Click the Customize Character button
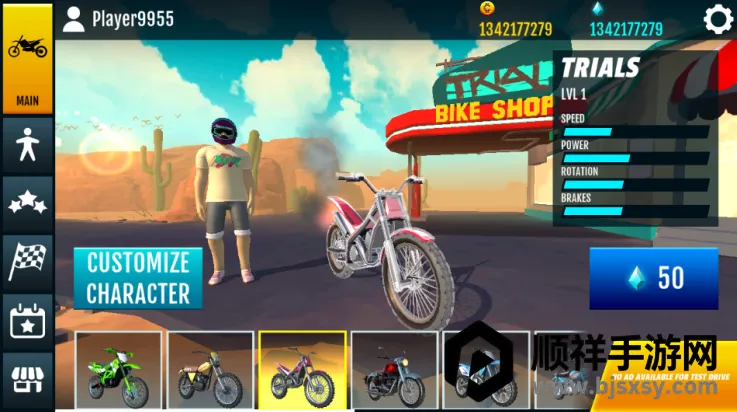 [x=138, y=278]
